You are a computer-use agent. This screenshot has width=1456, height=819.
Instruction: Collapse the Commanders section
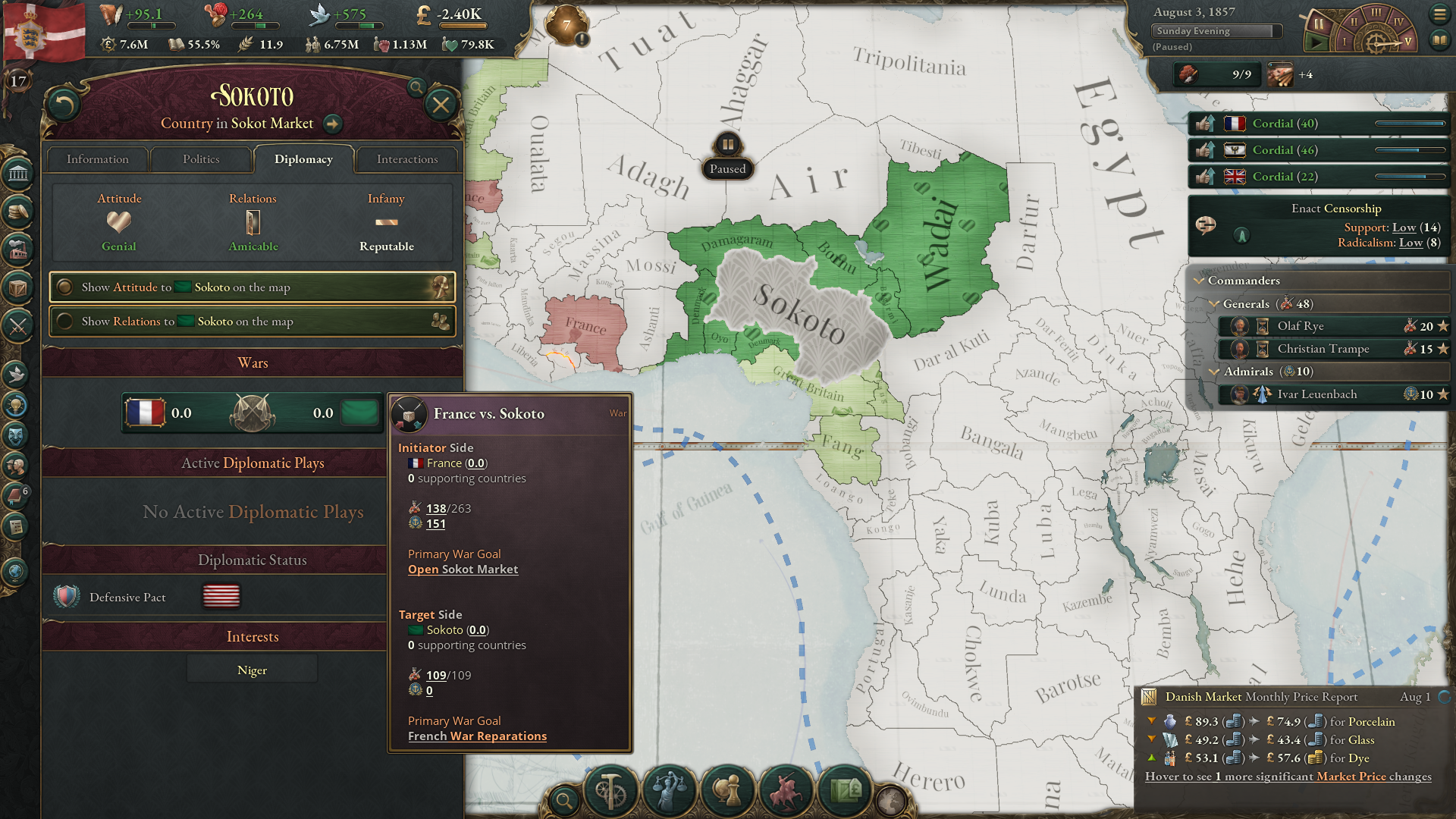(x=1200, y=281)
